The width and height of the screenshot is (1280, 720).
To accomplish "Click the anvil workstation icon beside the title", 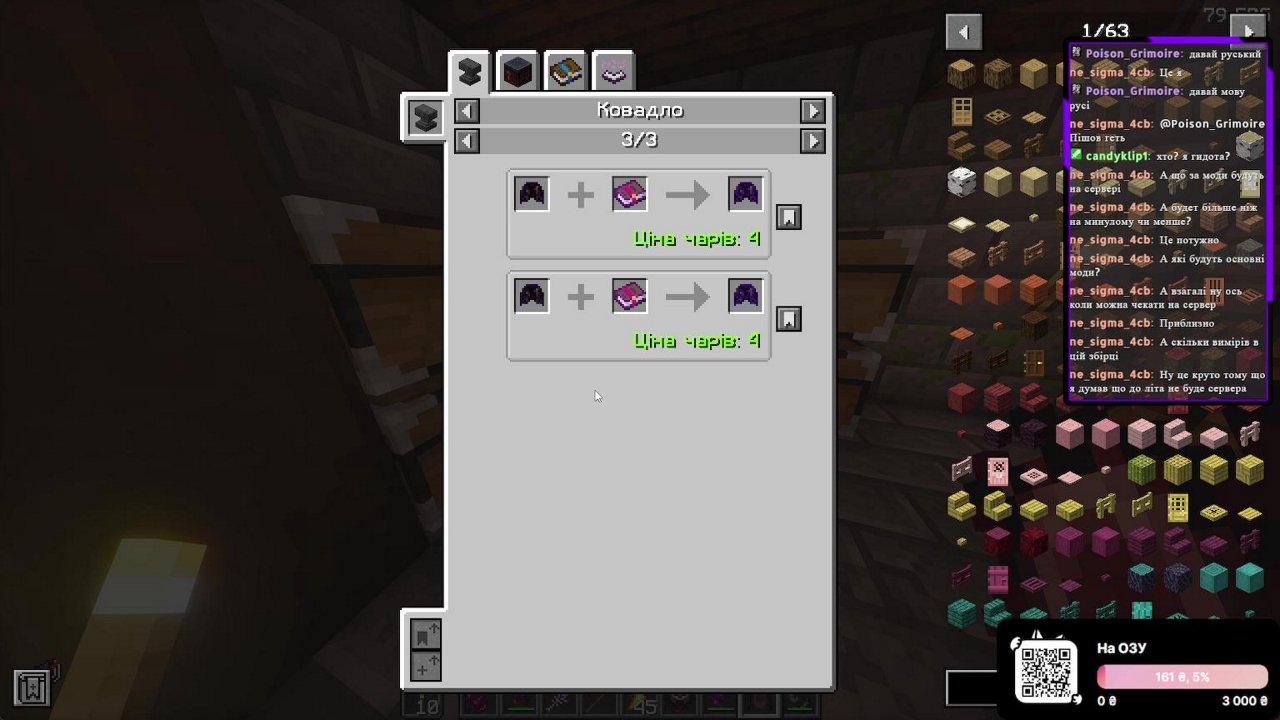I will [x=424, y=117].
